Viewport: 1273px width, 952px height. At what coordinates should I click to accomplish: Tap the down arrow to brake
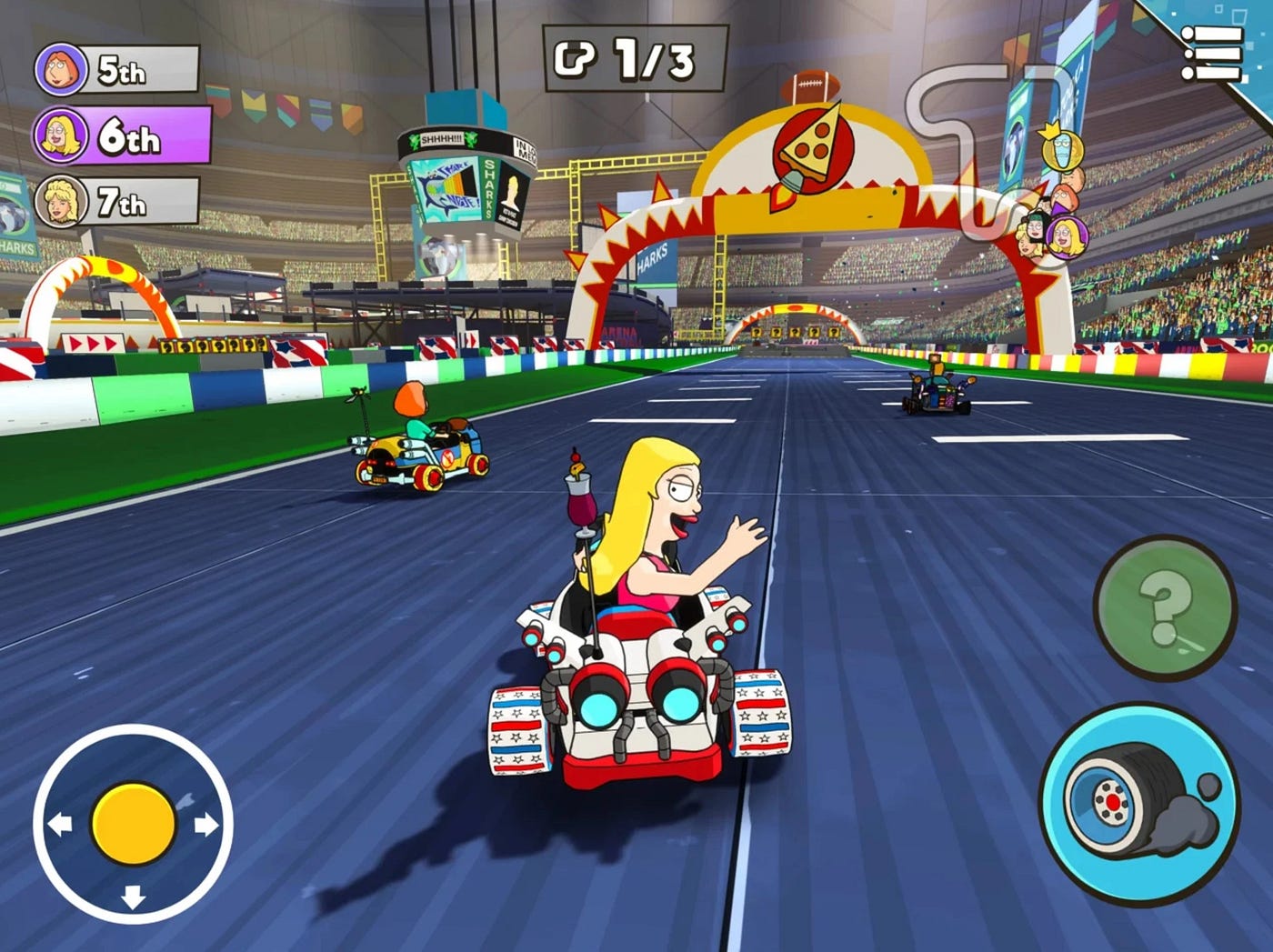coord(133,897)
